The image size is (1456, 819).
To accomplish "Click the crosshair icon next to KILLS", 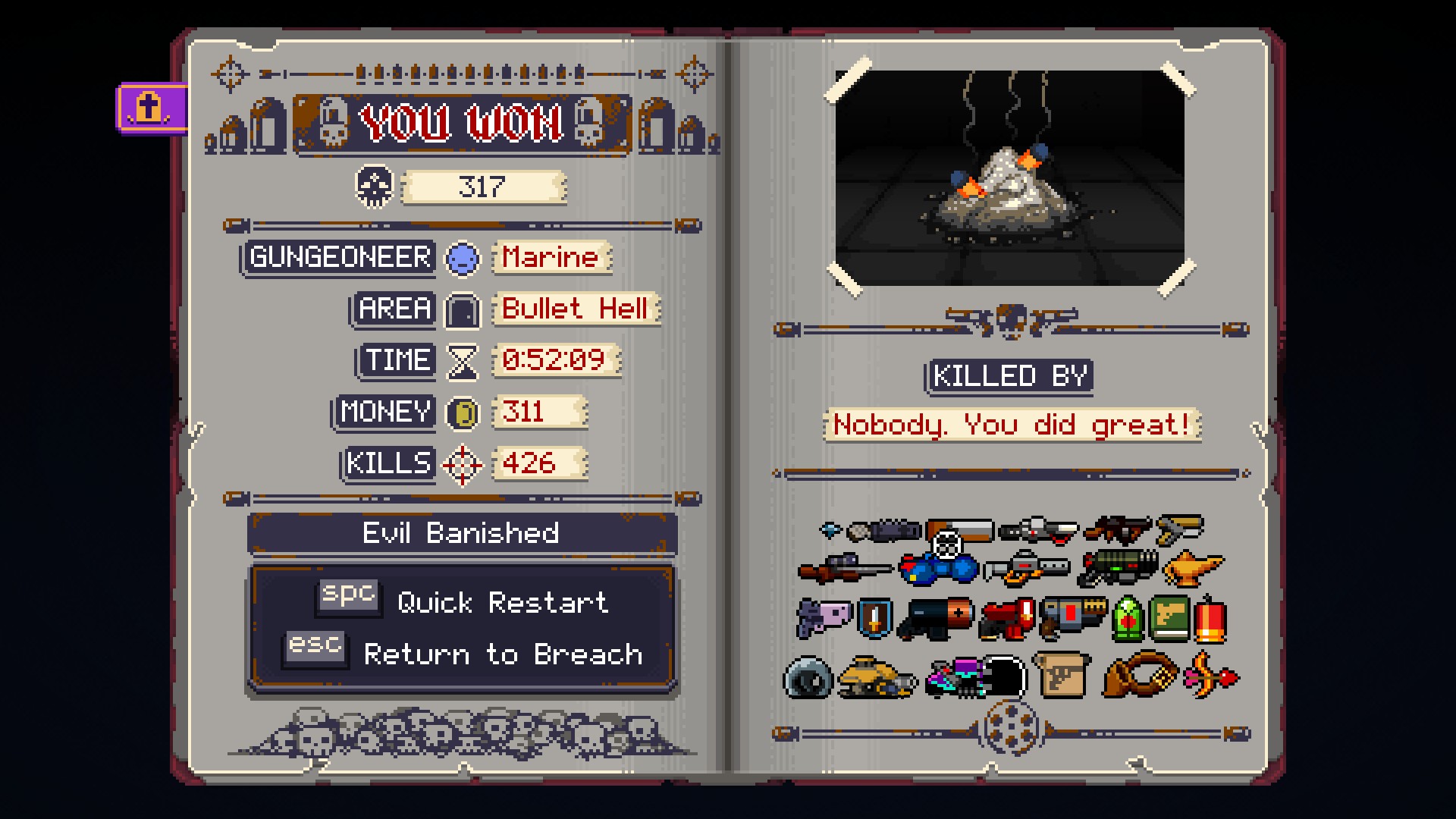I will click(x=464, y=463).
